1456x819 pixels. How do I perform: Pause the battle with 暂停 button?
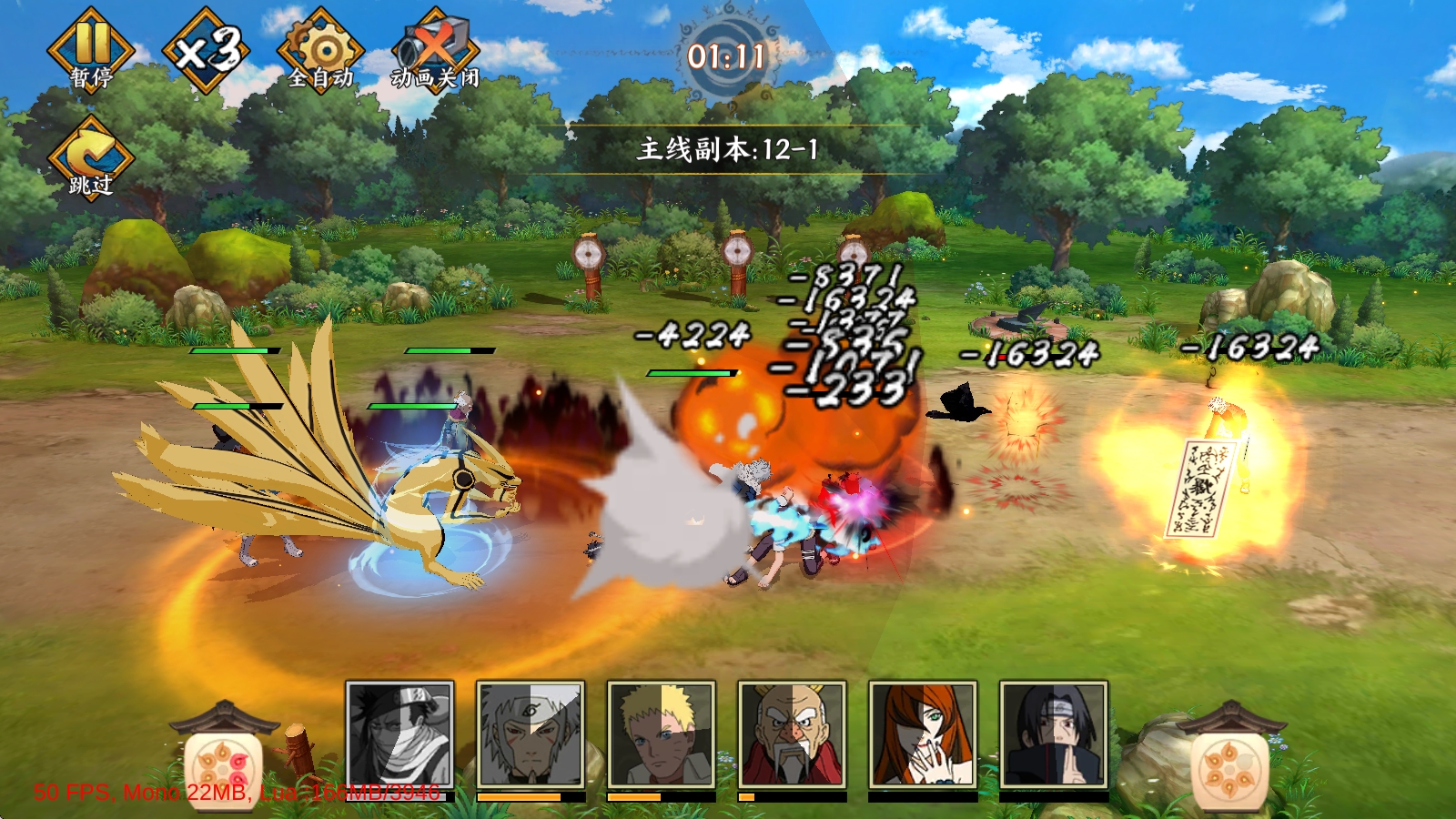pyautogui.click(x=91, y=52)
